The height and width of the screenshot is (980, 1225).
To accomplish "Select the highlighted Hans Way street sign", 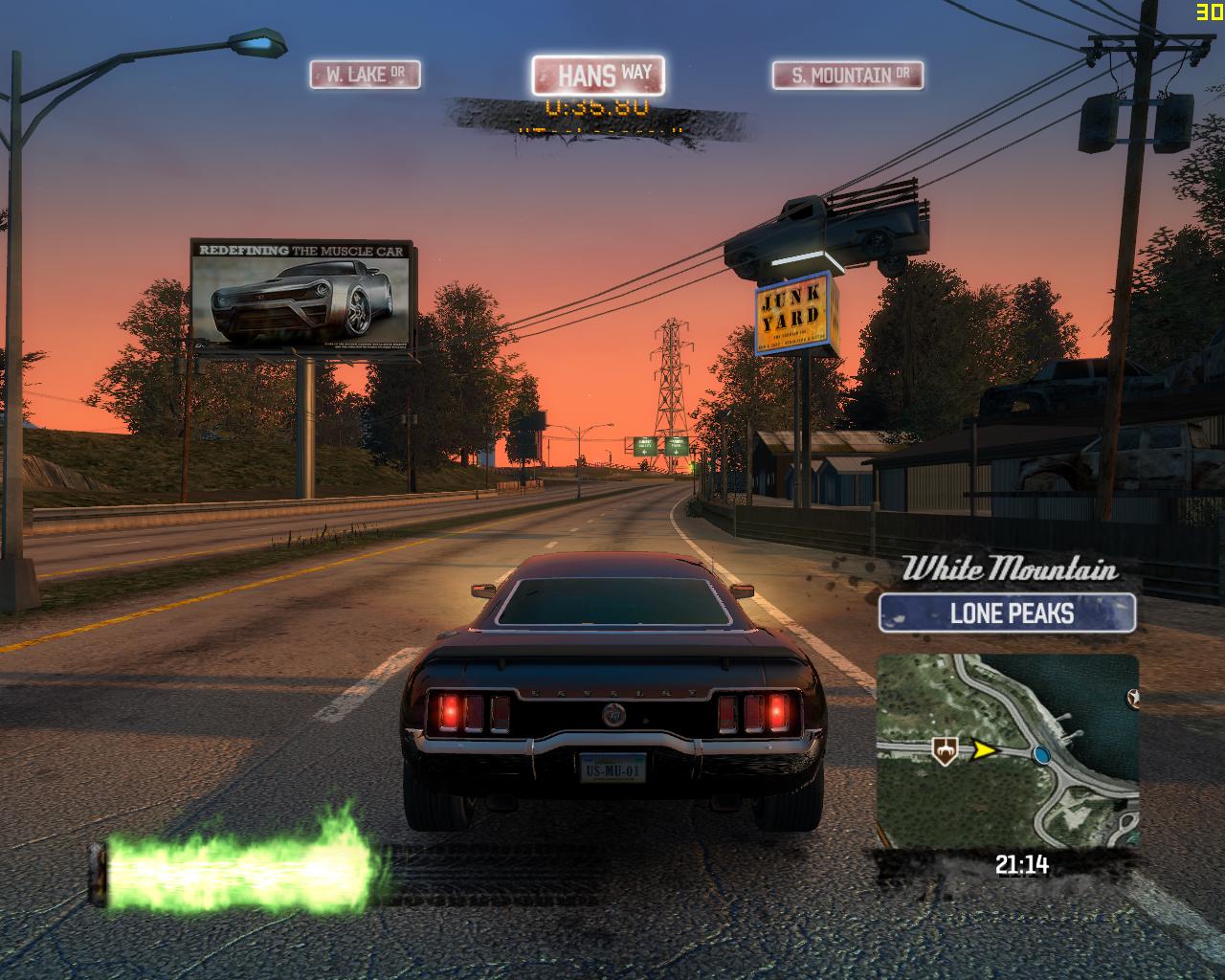I will coord(598,74).
